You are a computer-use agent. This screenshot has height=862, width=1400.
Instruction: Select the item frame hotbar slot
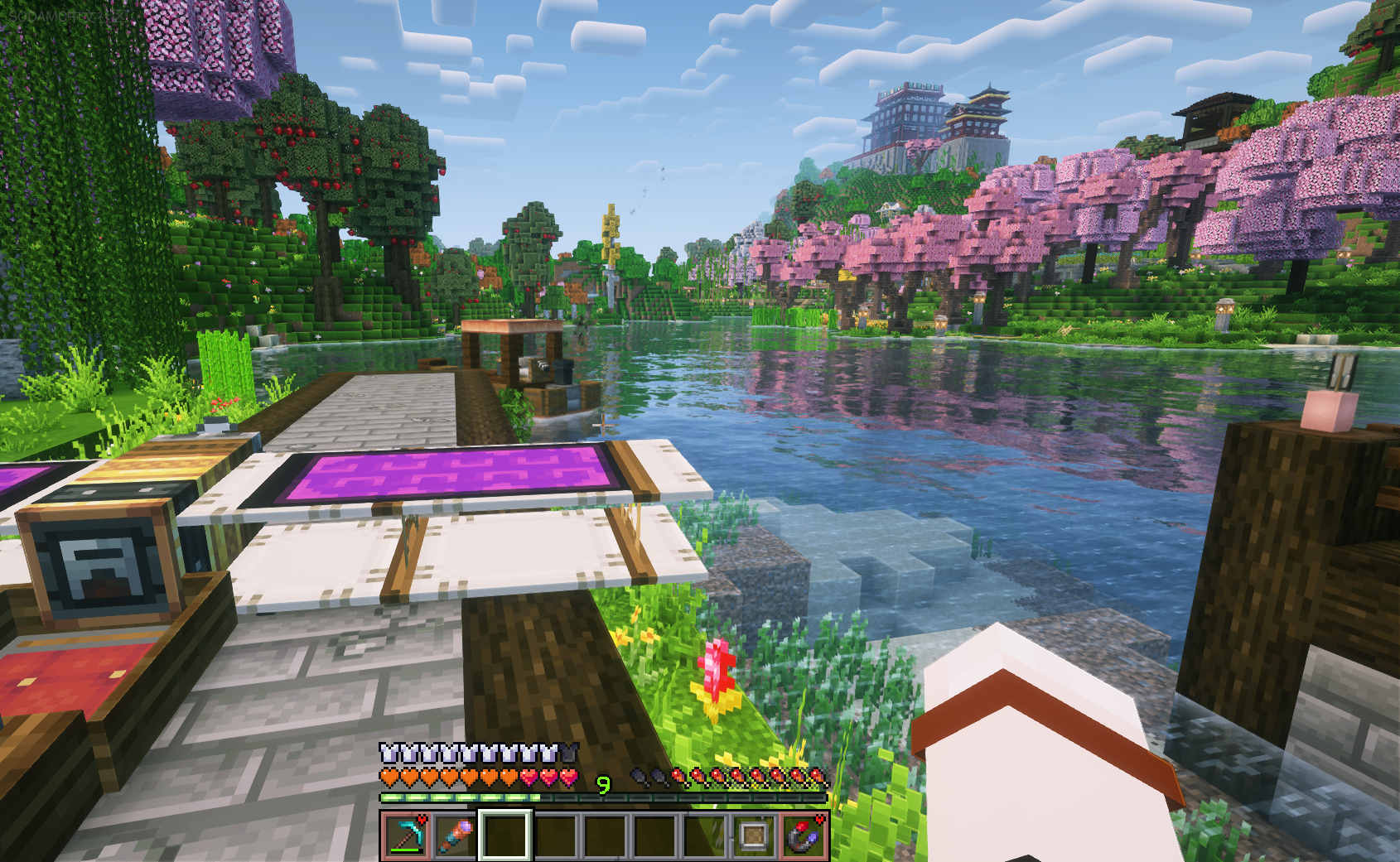[x=754, y=835]
